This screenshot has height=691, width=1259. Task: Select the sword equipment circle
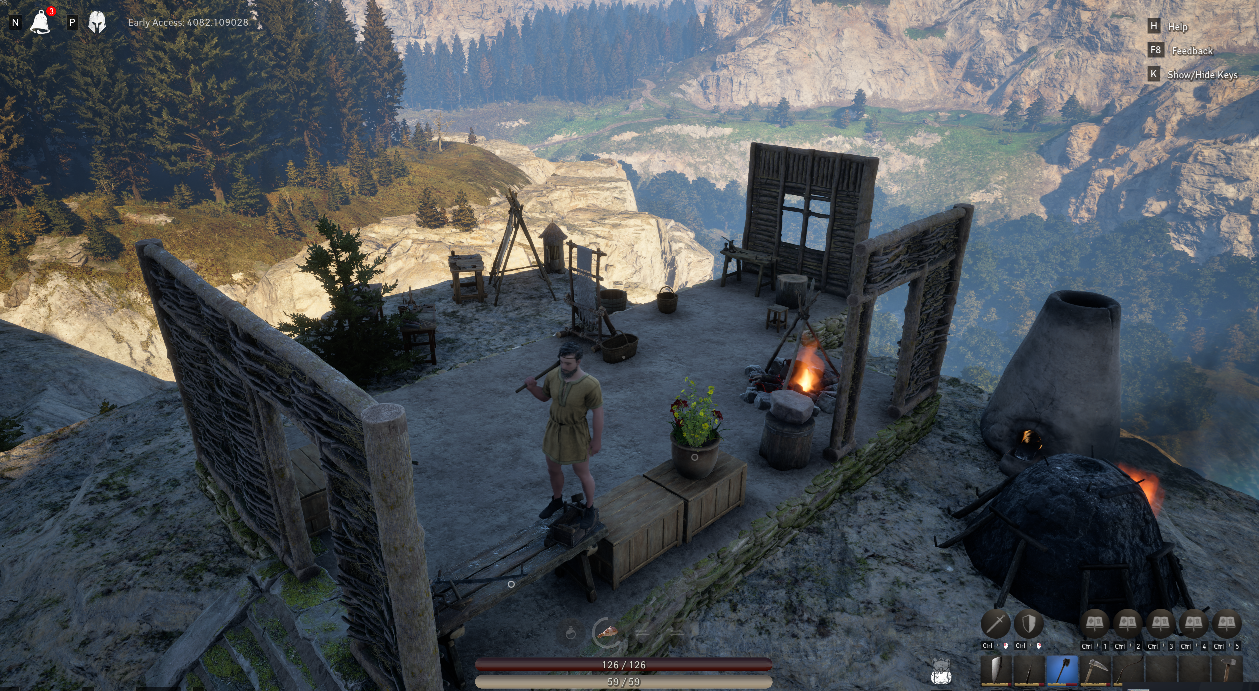(996, 623)
